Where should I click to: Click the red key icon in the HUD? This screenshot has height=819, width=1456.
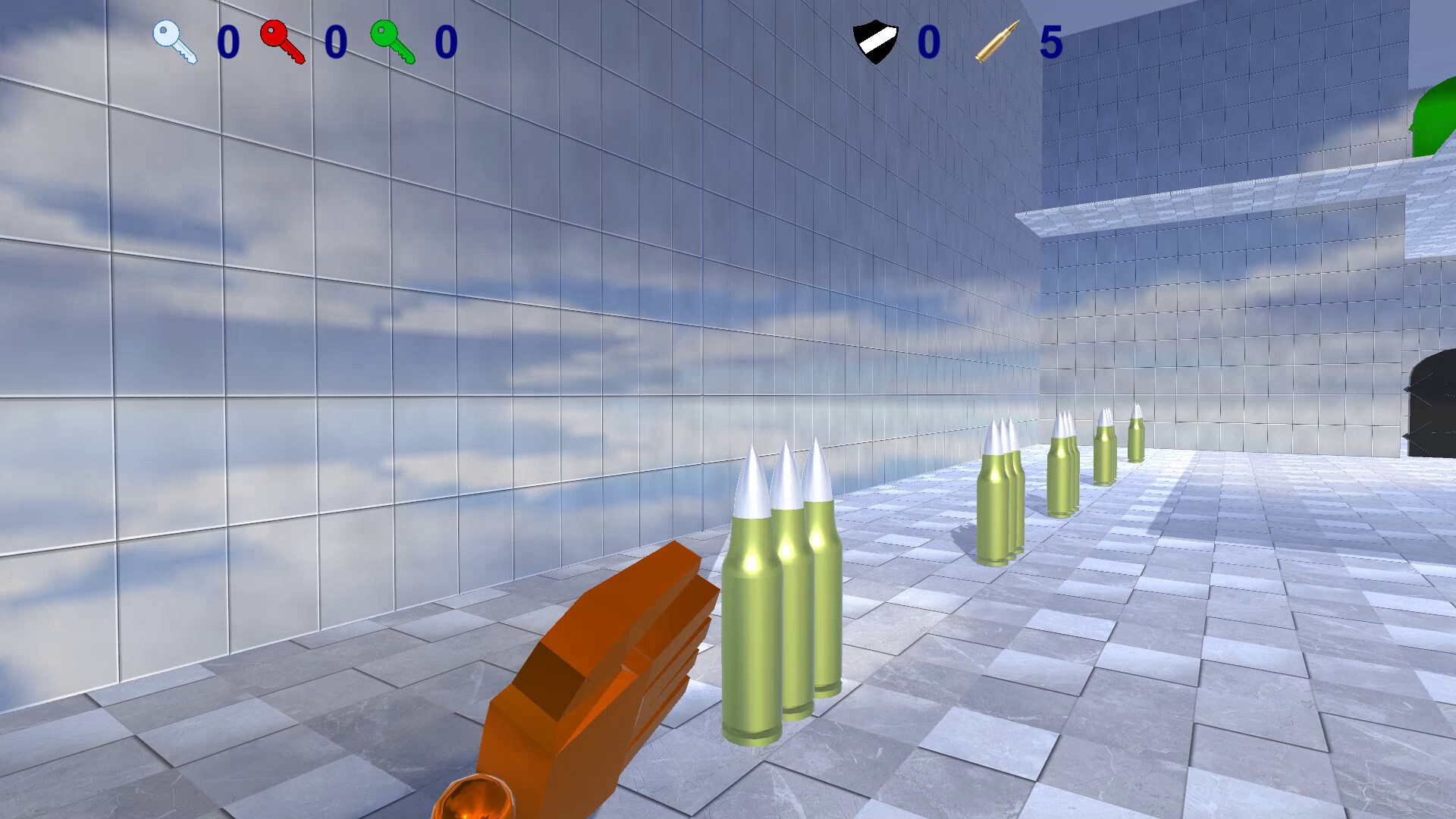[x=282, y=43]
